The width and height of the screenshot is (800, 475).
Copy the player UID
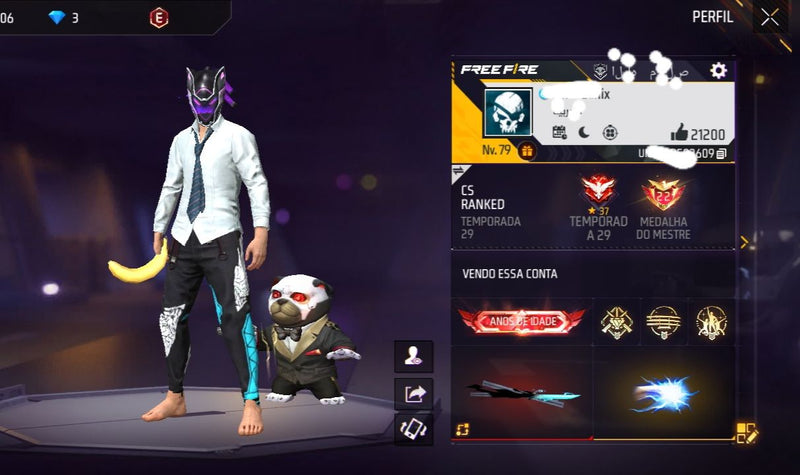(x=722, y=153)
